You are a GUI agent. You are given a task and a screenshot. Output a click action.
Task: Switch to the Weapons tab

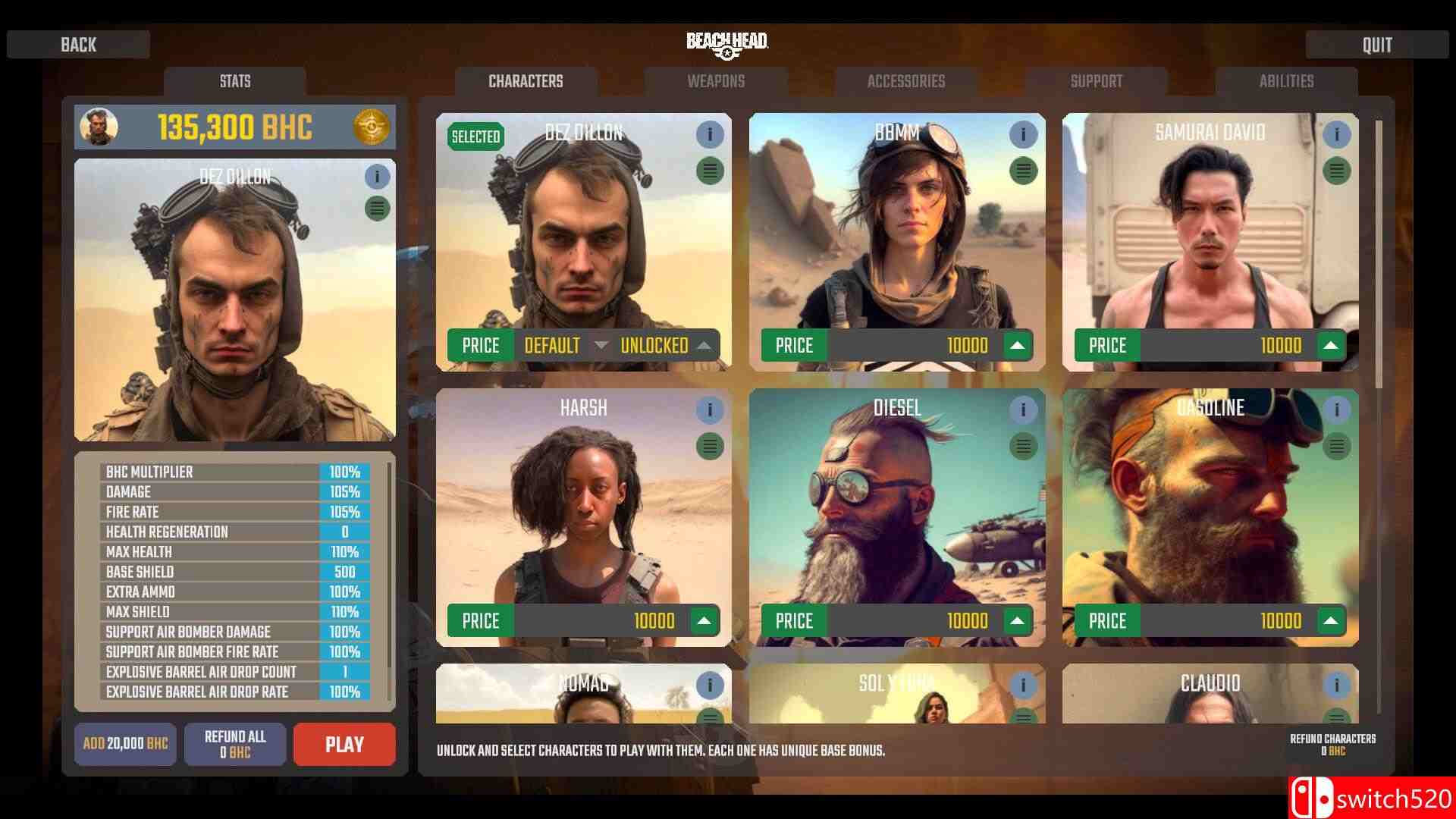[x=715, y=81]
